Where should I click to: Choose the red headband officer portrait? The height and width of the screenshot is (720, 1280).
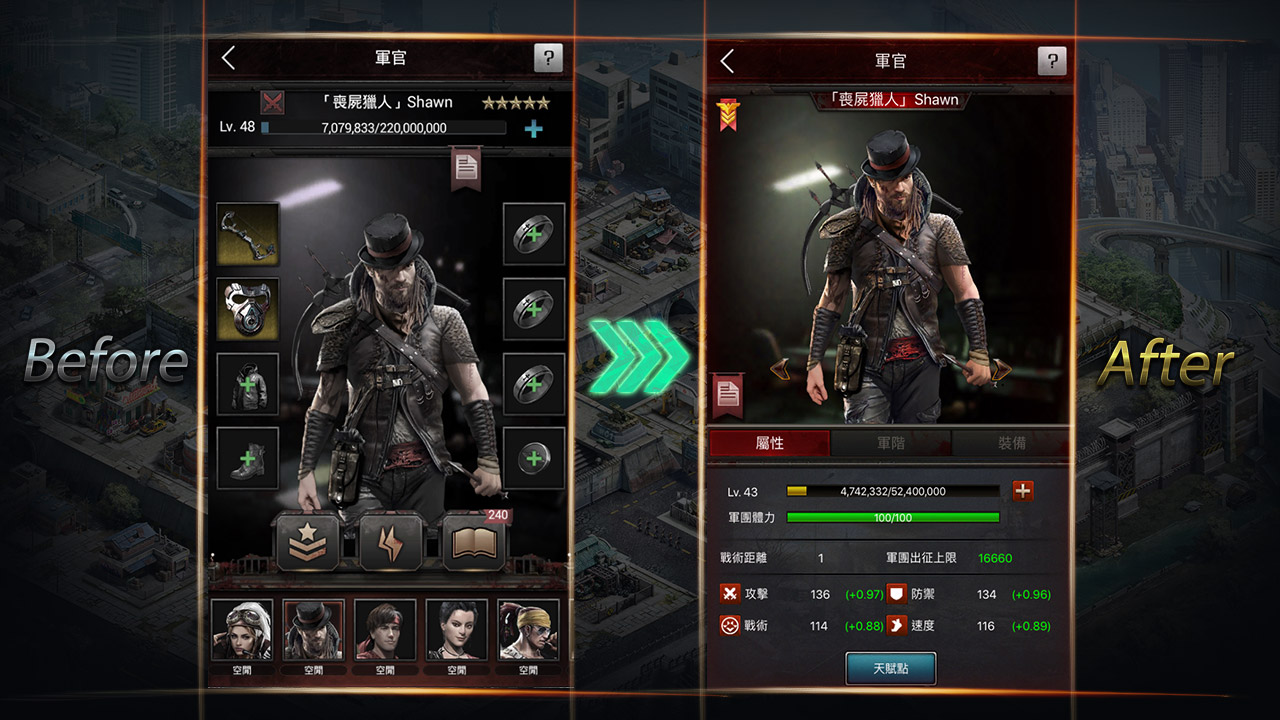(x=385, y=631)
